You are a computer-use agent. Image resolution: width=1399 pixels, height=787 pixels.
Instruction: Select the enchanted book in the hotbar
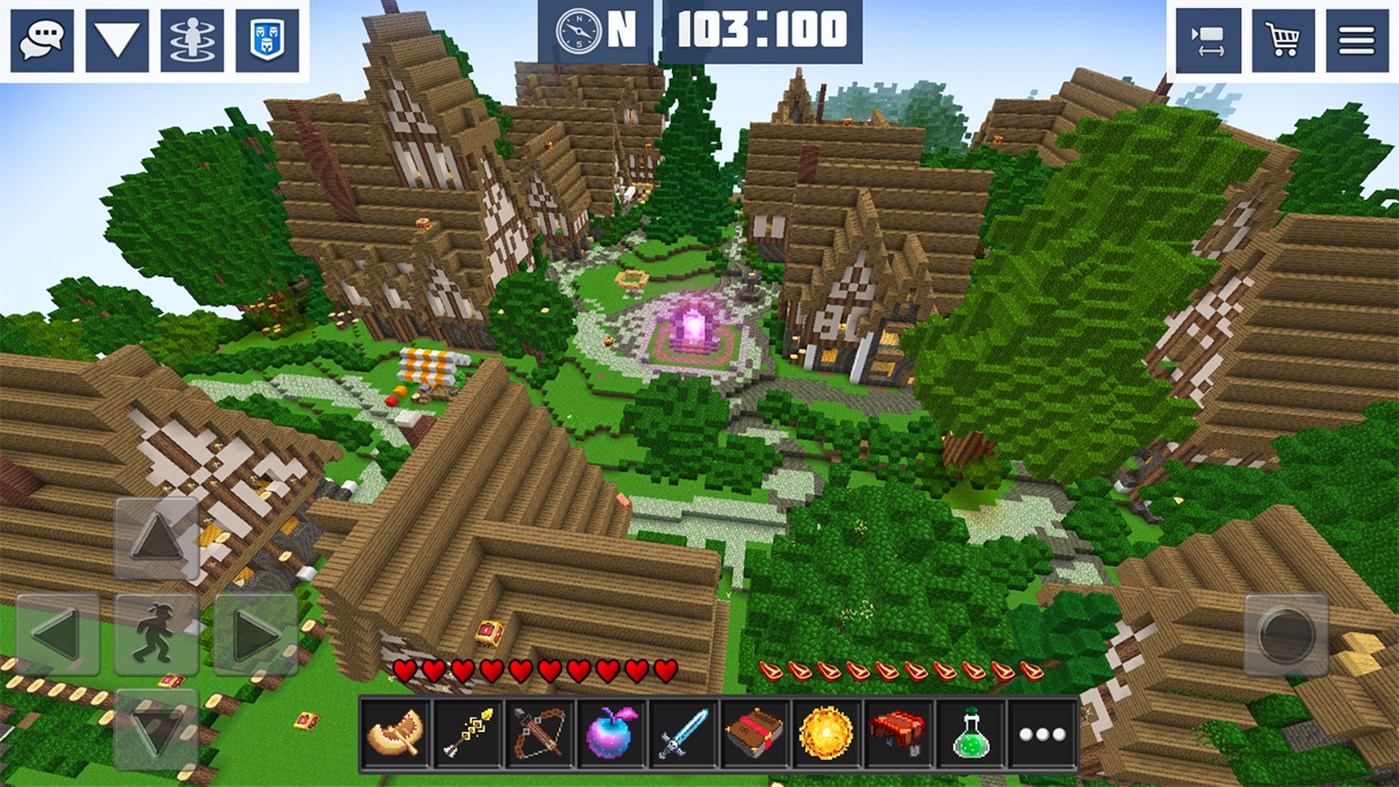tap(752, 733)
